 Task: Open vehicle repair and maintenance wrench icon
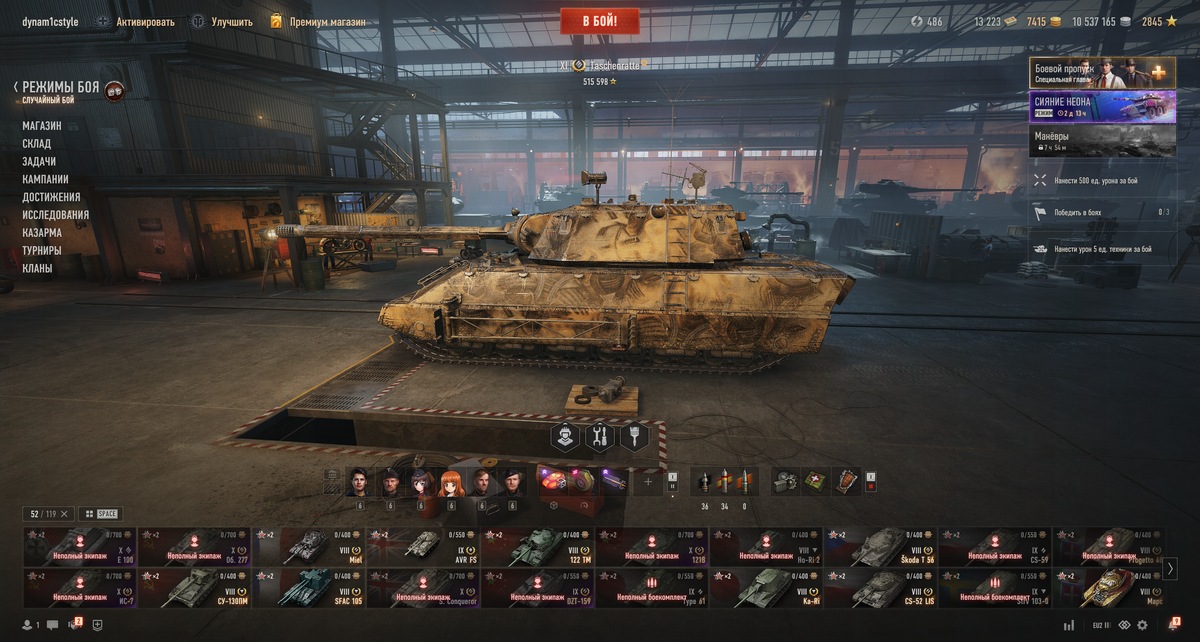[x=600, y=437]
